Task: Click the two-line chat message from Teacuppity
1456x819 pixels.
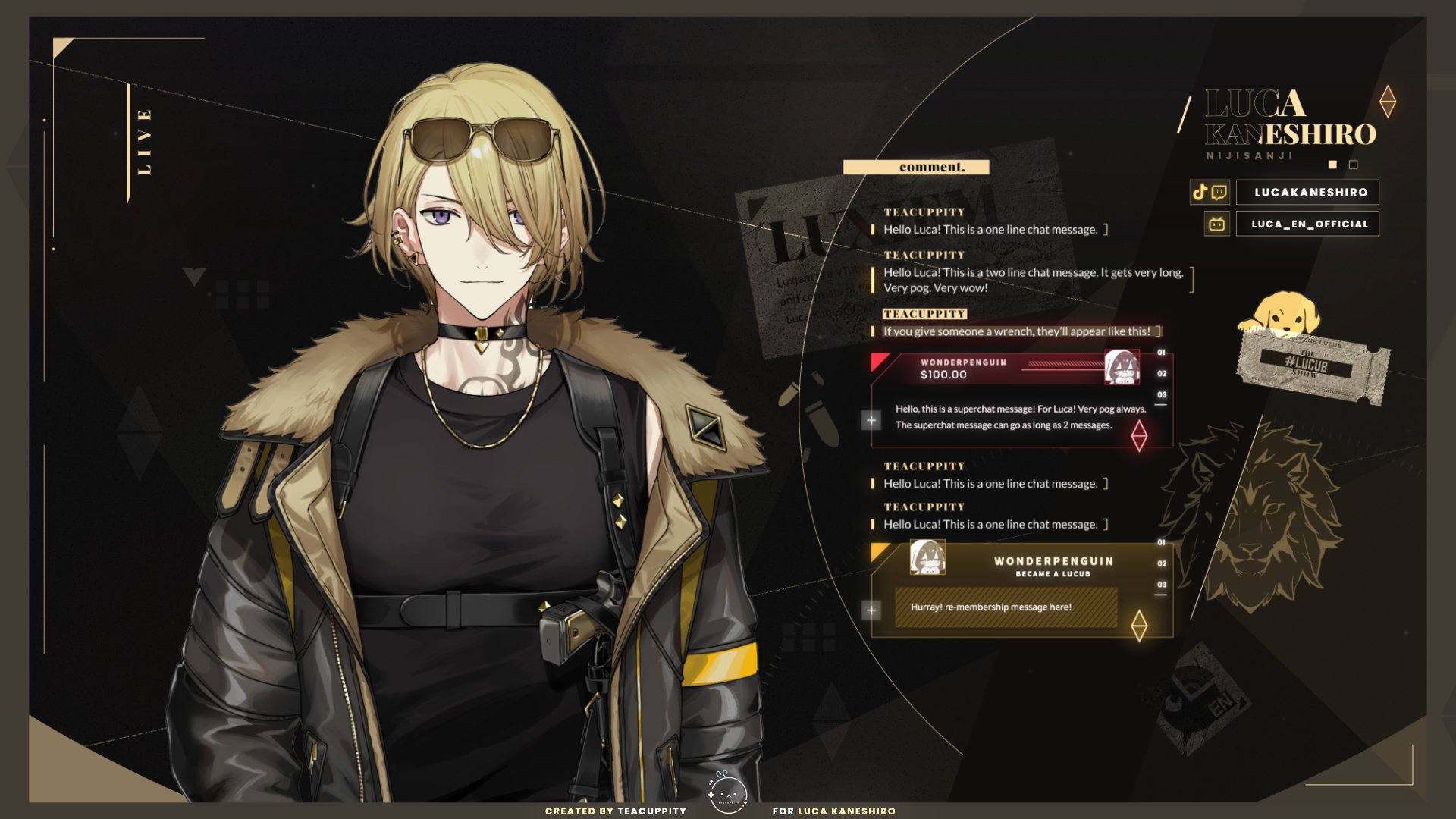Action: (x=1033, y=280)
